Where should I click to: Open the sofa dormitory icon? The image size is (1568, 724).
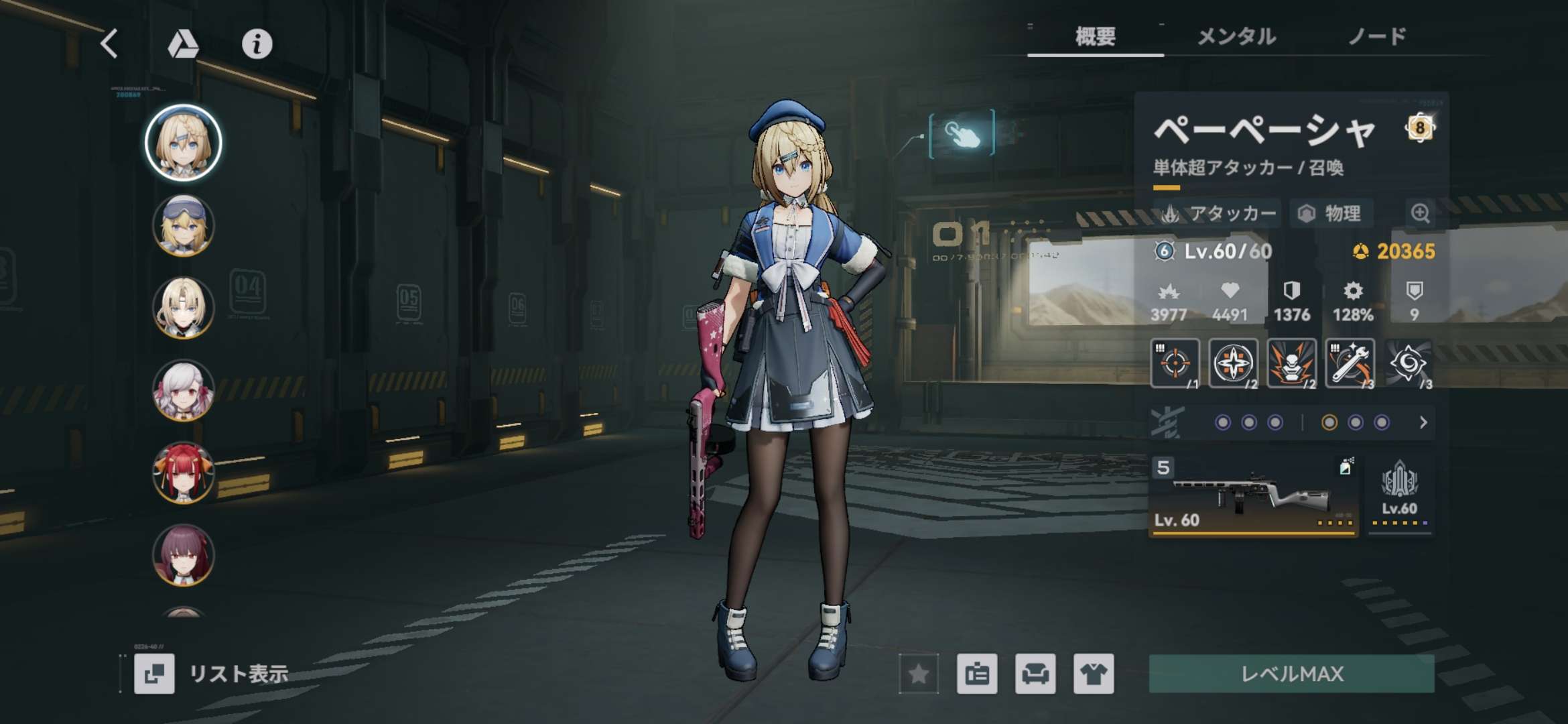click(x=1035, y=673)
